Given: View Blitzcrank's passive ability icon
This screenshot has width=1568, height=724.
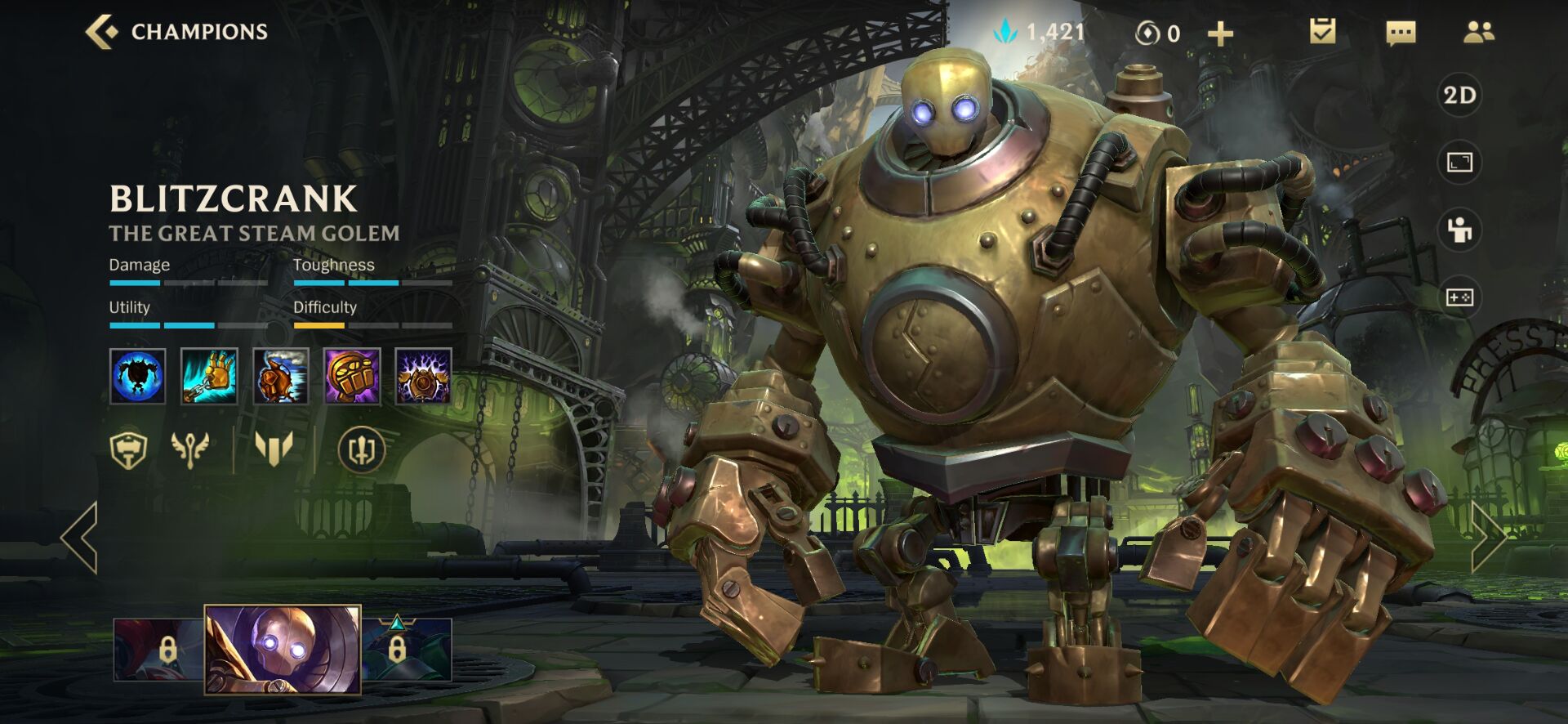Looking at the screenshot, I should pos(138,376).
